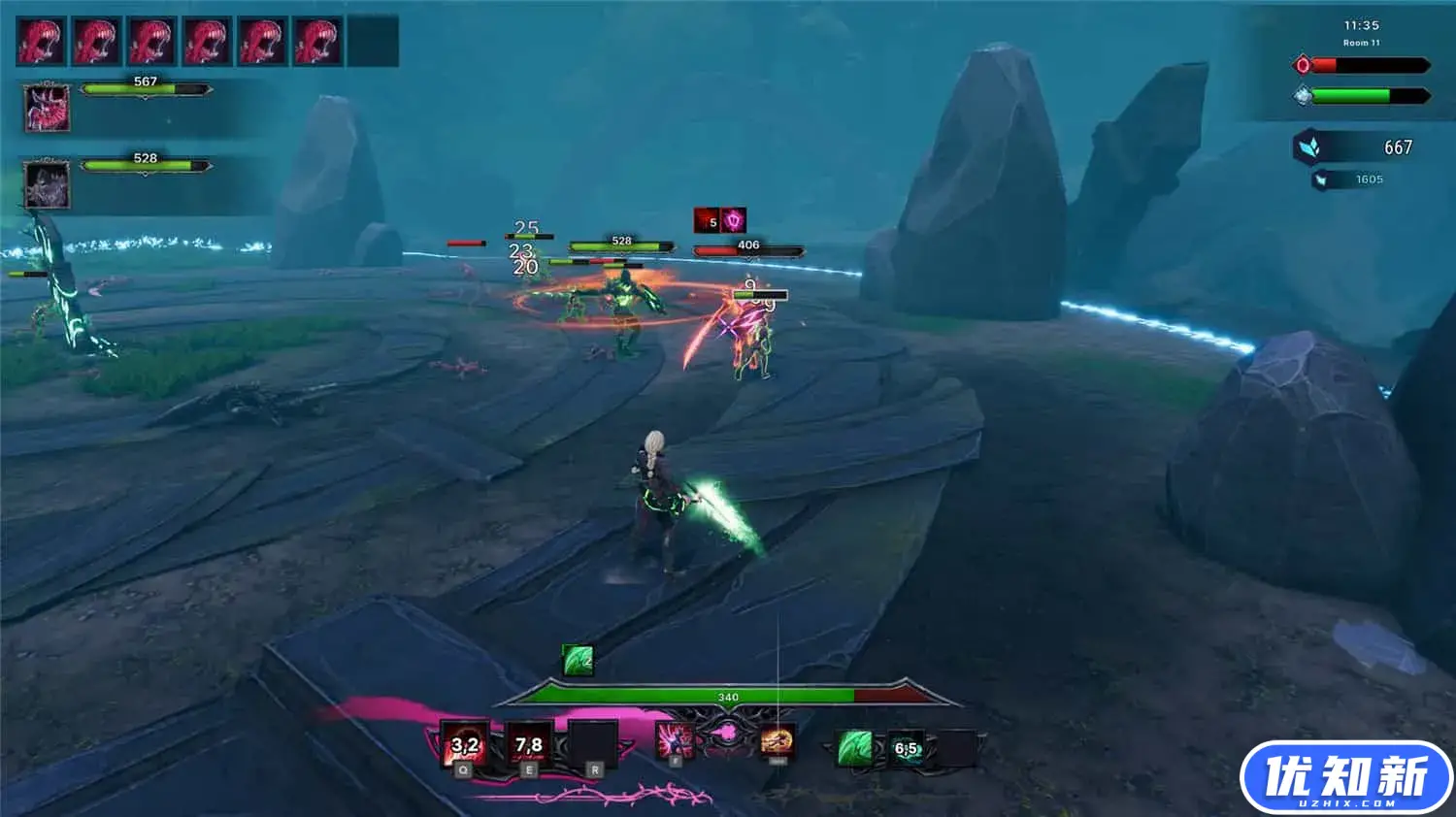This screenshot has height=817, width=1456.
Task: Activate the teal ability showing 6.5 cooldown
Action: click(x=907, y=749)
